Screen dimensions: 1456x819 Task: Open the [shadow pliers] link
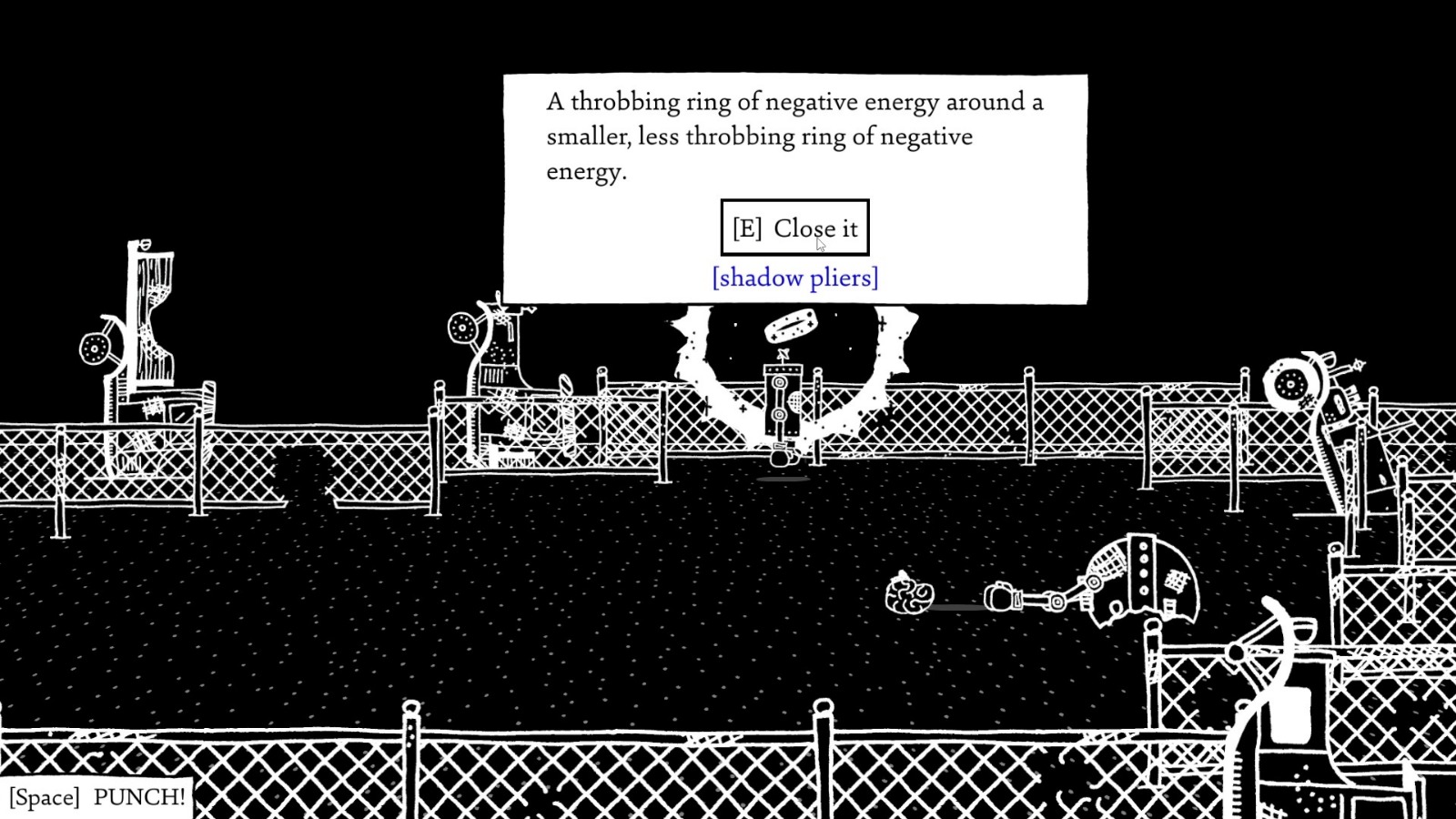[794, 277]
